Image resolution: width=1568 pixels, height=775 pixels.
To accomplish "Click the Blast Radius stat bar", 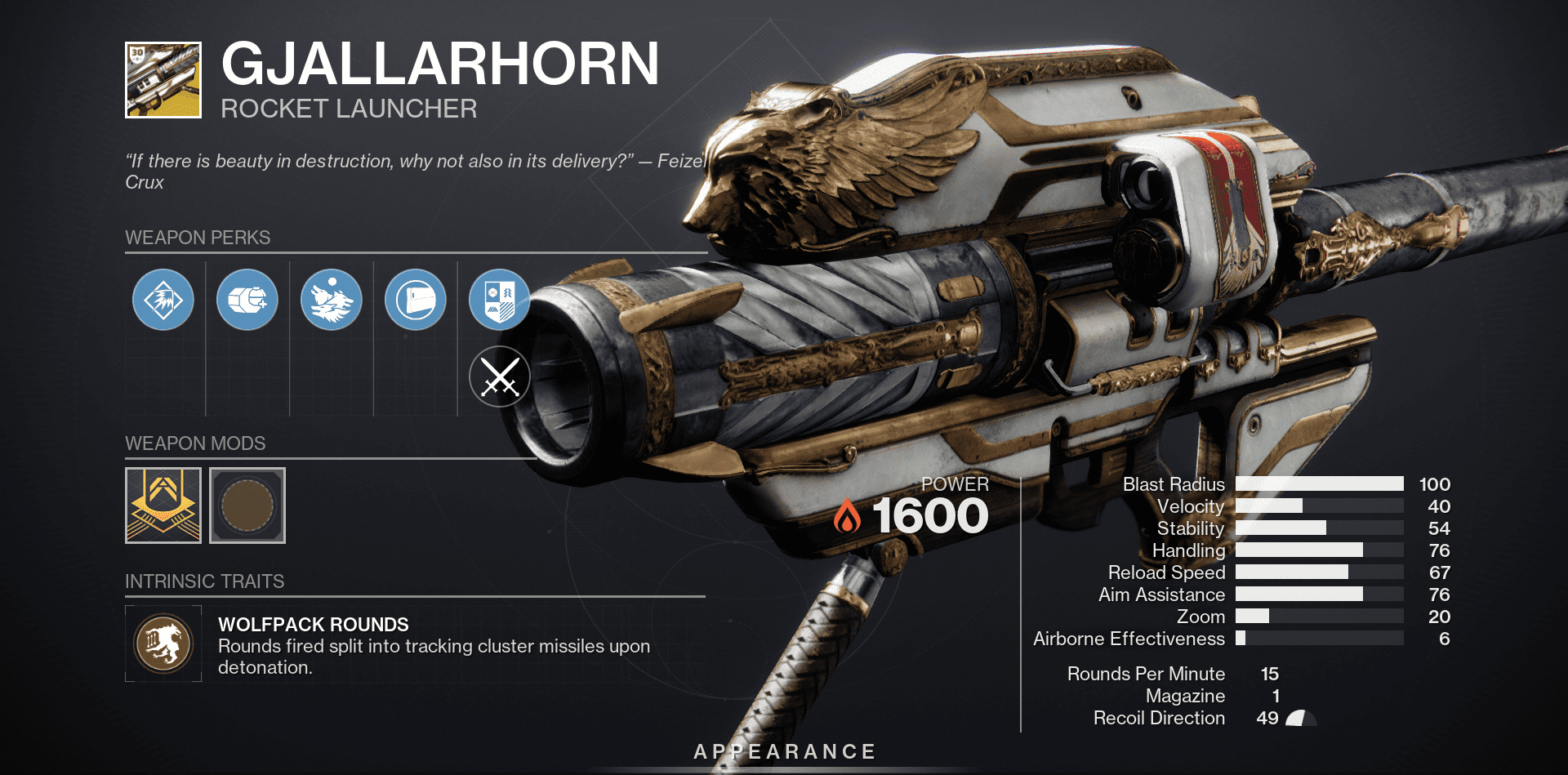I will (x=1320, y=484).
